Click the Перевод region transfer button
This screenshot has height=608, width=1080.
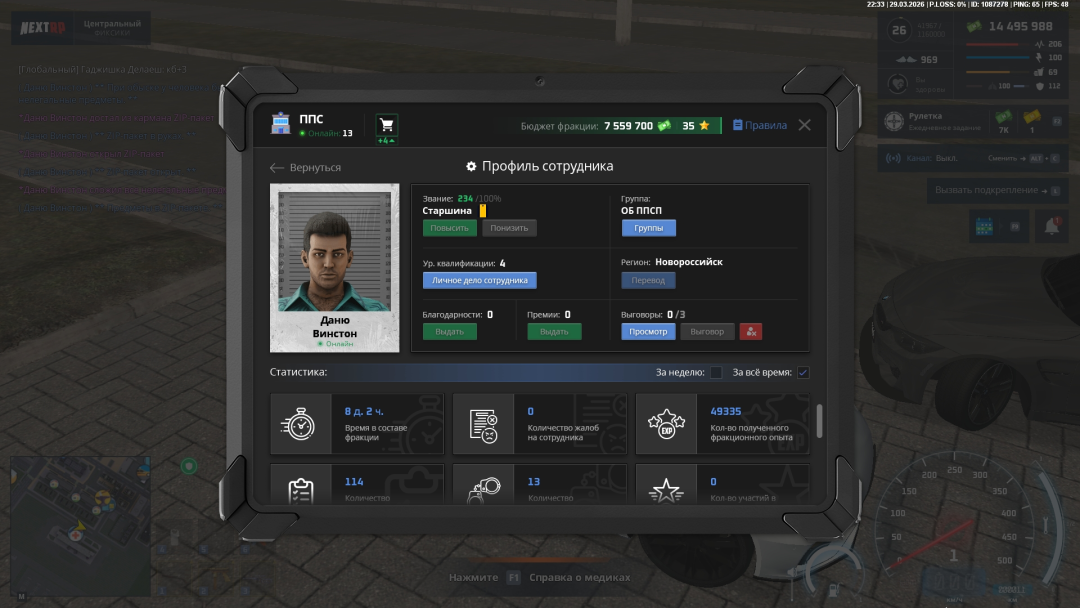pos(648,280)
